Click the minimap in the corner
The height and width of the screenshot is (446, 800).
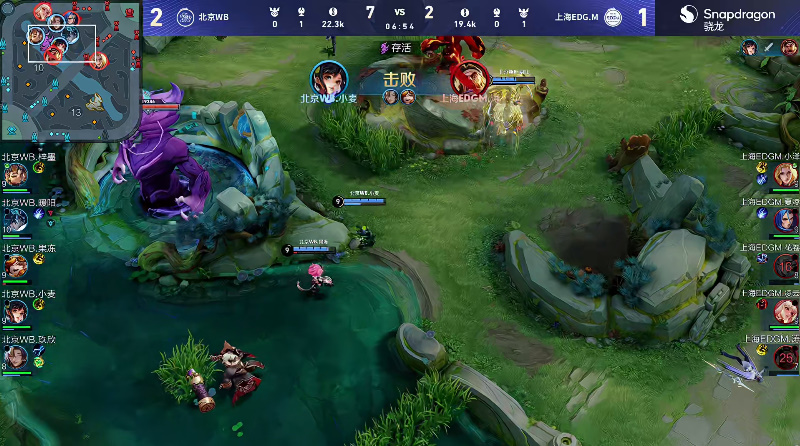70,68
